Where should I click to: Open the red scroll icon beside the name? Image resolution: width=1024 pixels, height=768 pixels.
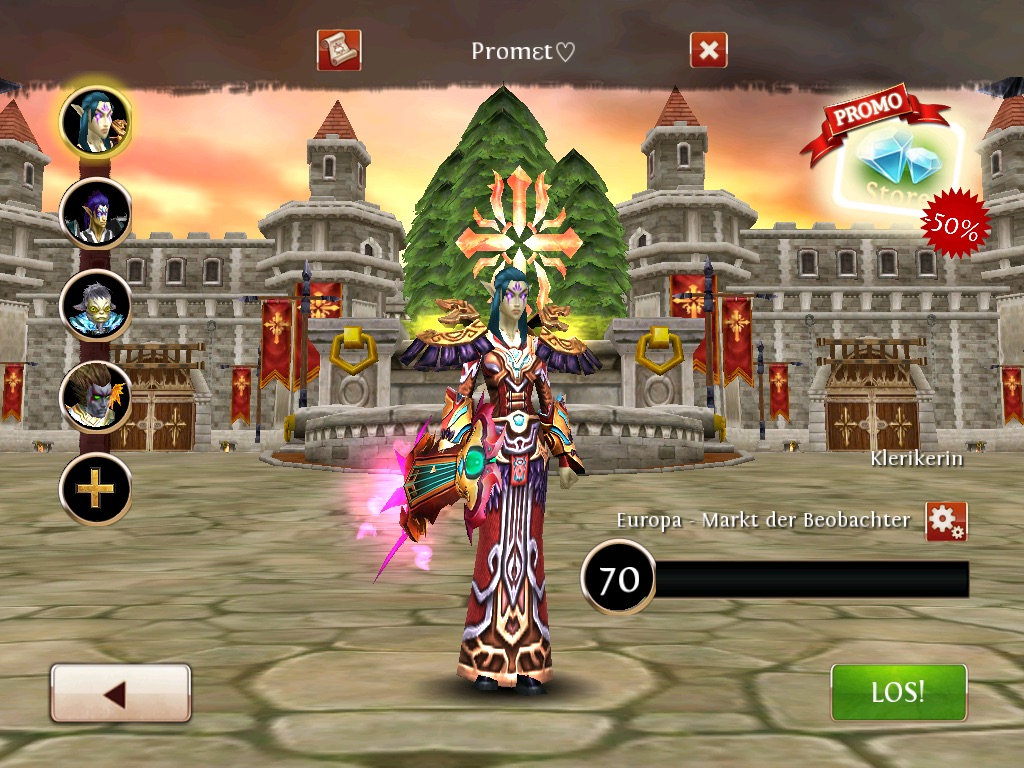(x=338, y=50)
